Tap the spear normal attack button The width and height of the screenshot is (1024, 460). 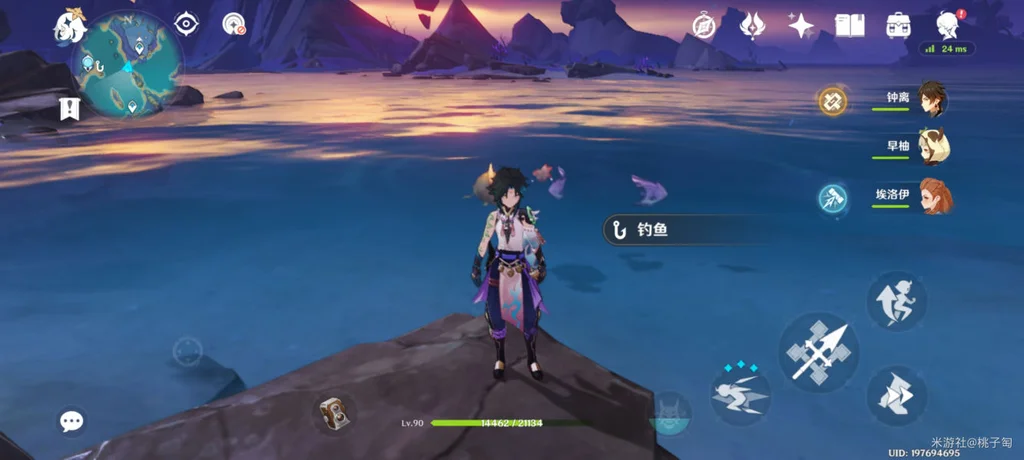click(819, 351)
